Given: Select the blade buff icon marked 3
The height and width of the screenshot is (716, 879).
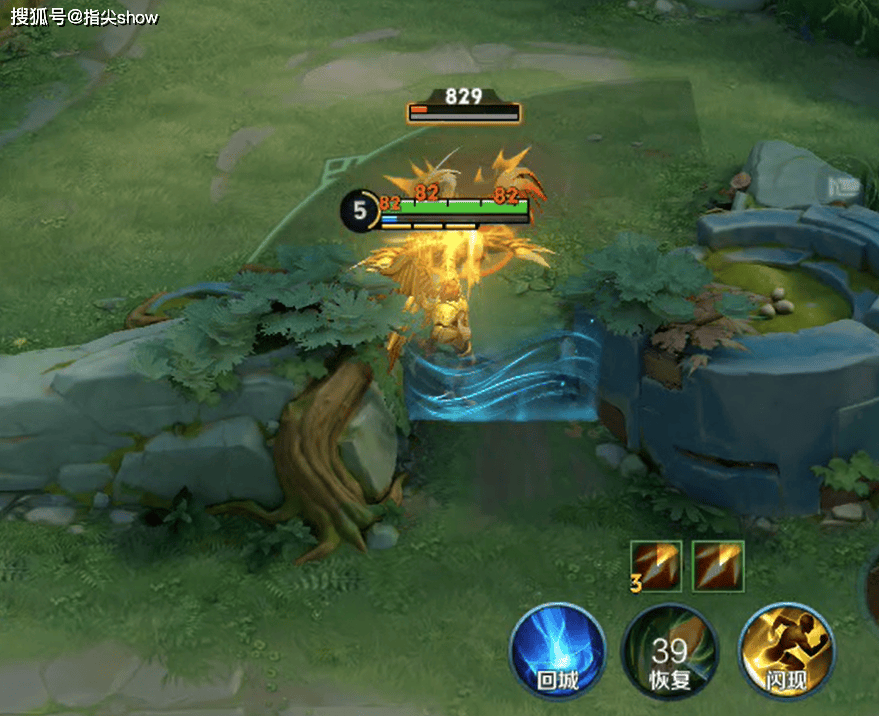Looking at the screenshot, I should pos(656,566).
